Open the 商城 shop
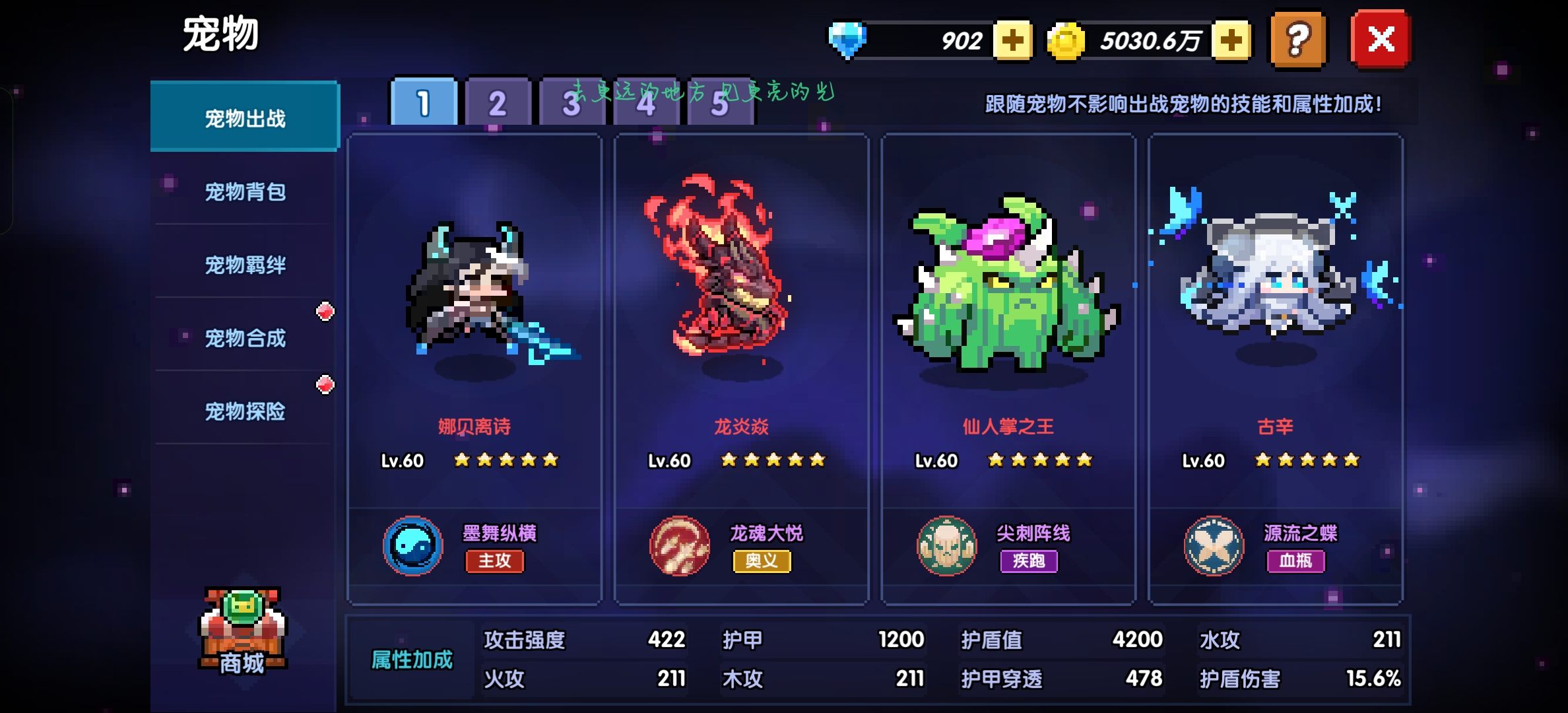The height and width of the screenshot is (713, 1568). tap(243, 632)
